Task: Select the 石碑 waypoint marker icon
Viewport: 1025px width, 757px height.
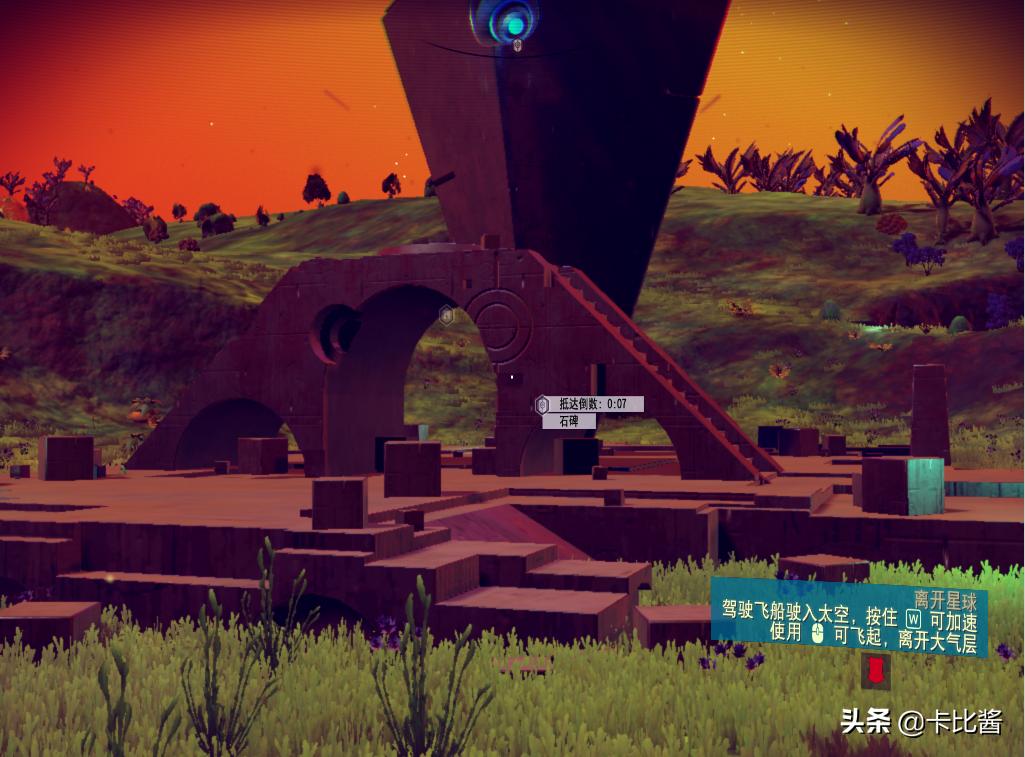Action: 542,405
